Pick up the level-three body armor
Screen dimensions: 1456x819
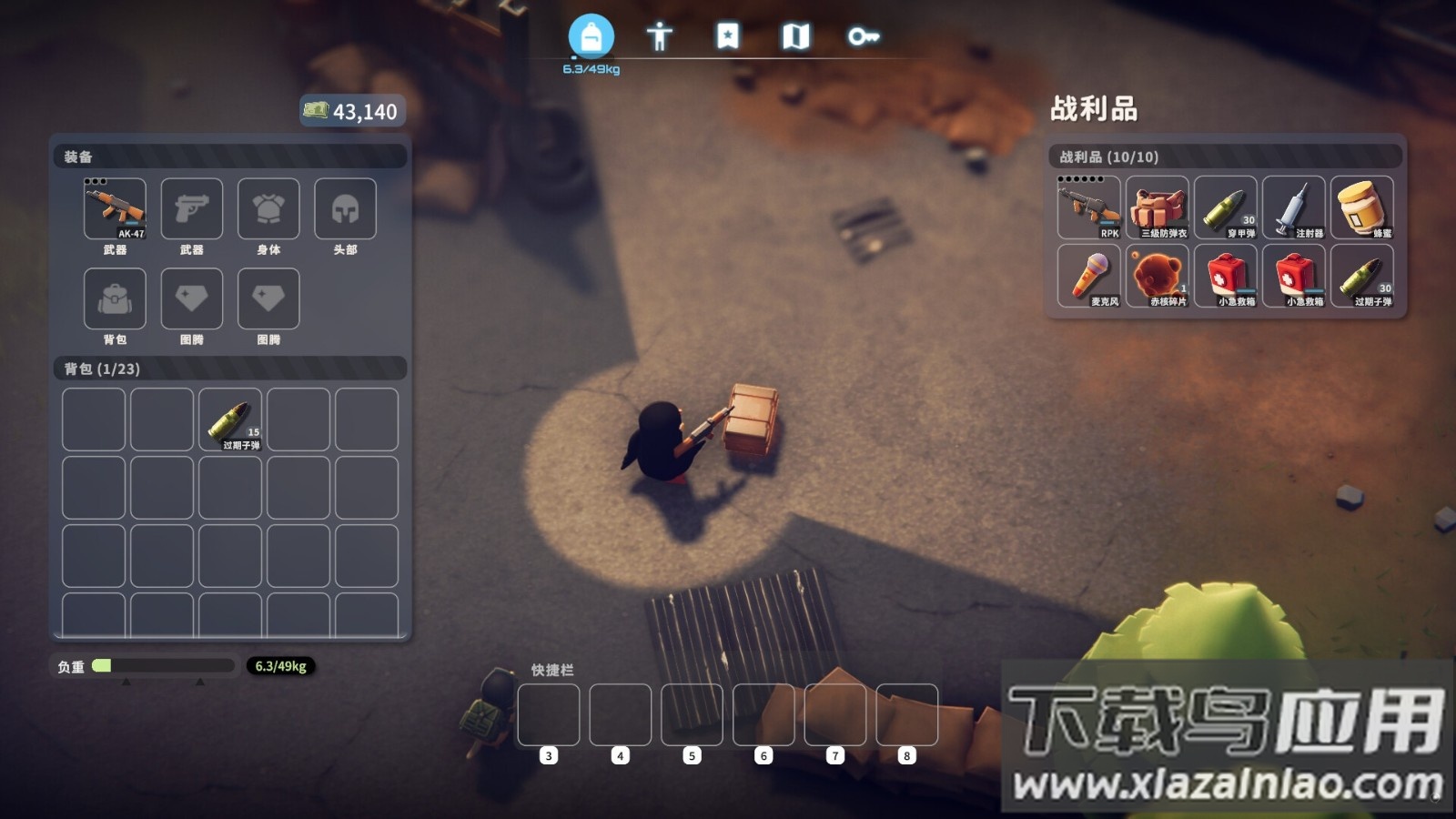coord(1158,207)
